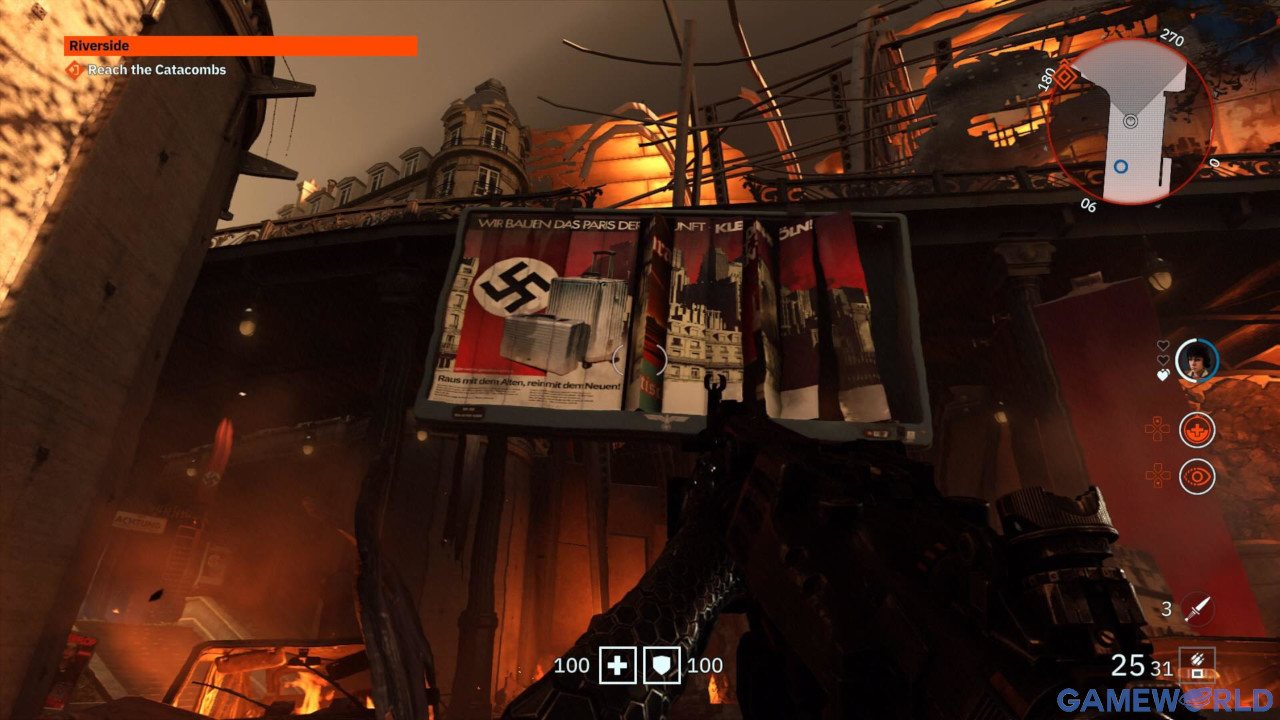The width and height of the screenshot is (1280, 720).
Task: Select the sister's portrait icon
Action: (x=1197, y=360)
